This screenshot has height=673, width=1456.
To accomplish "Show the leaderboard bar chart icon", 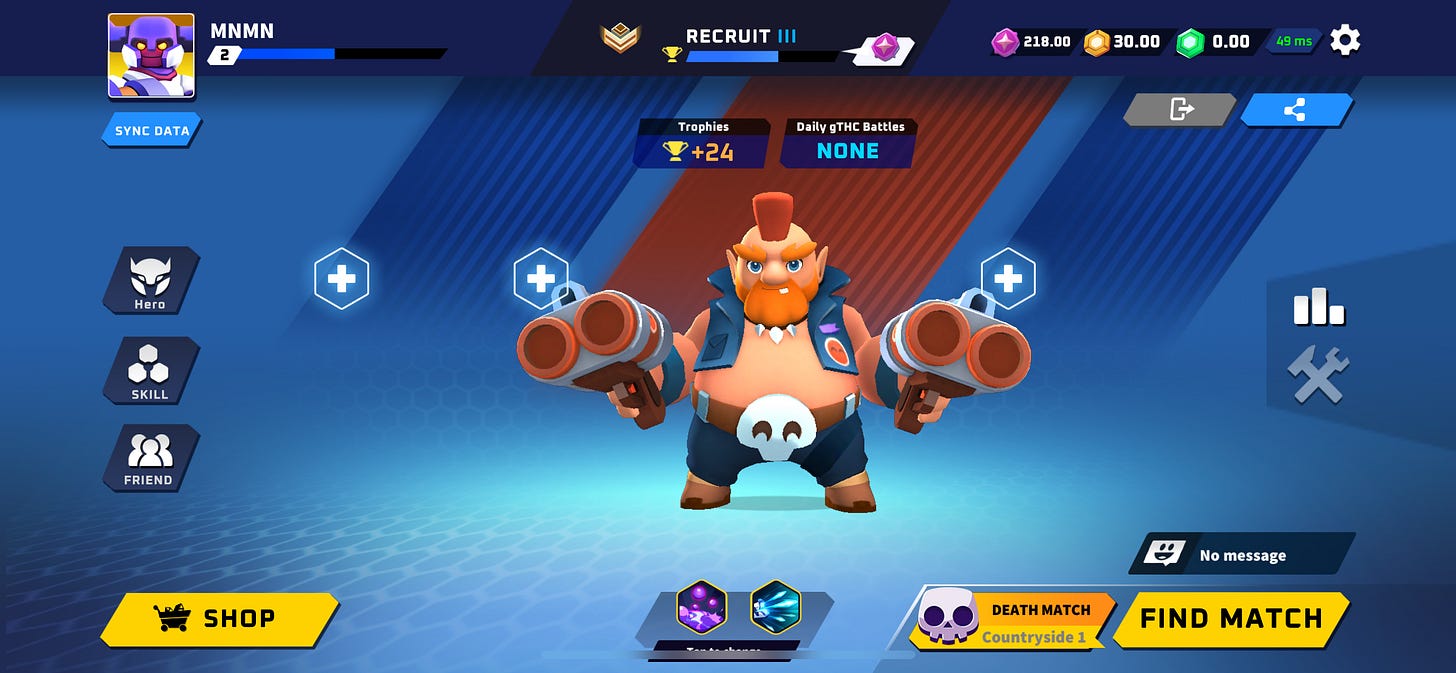I will [1319, 307].
